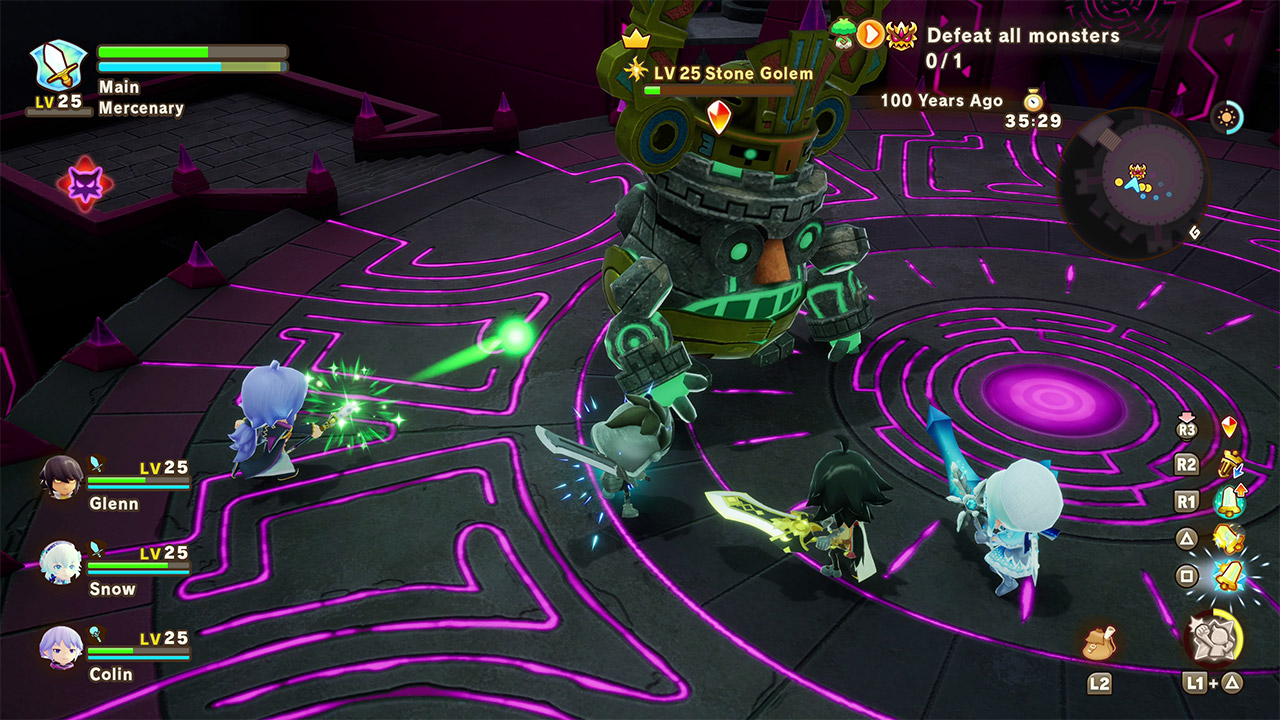Select the purple monster status icon
Screen dimensions: 1280x720
click(85, 183)
